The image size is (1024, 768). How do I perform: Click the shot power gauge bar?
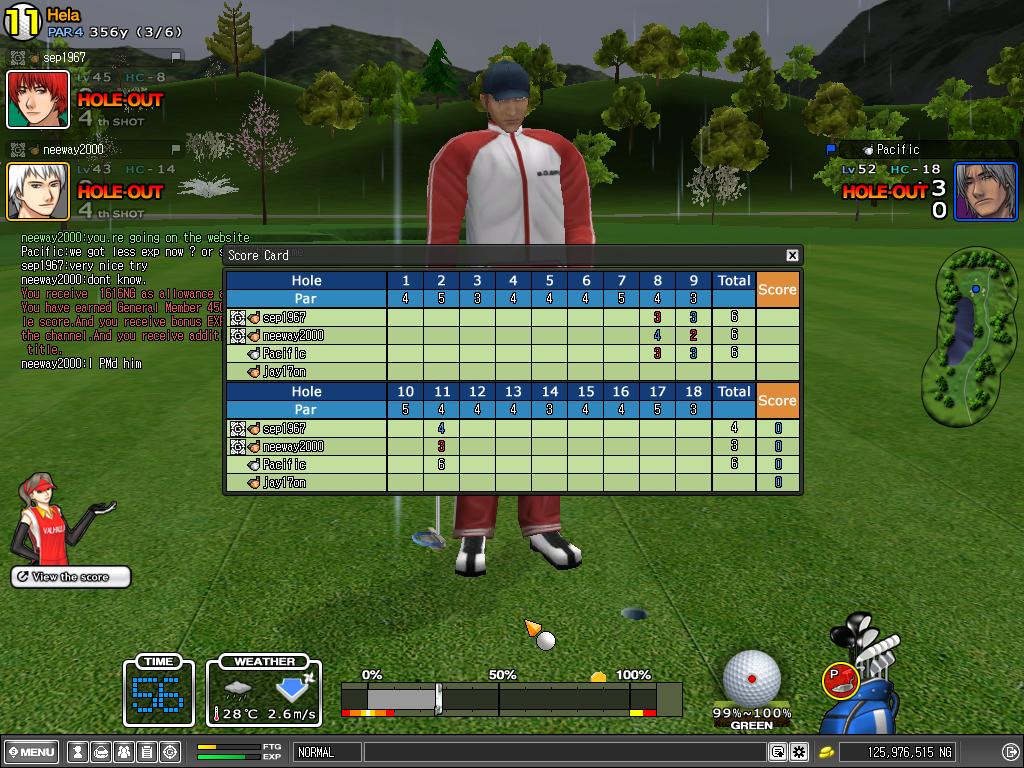click(x=510, y=698)
